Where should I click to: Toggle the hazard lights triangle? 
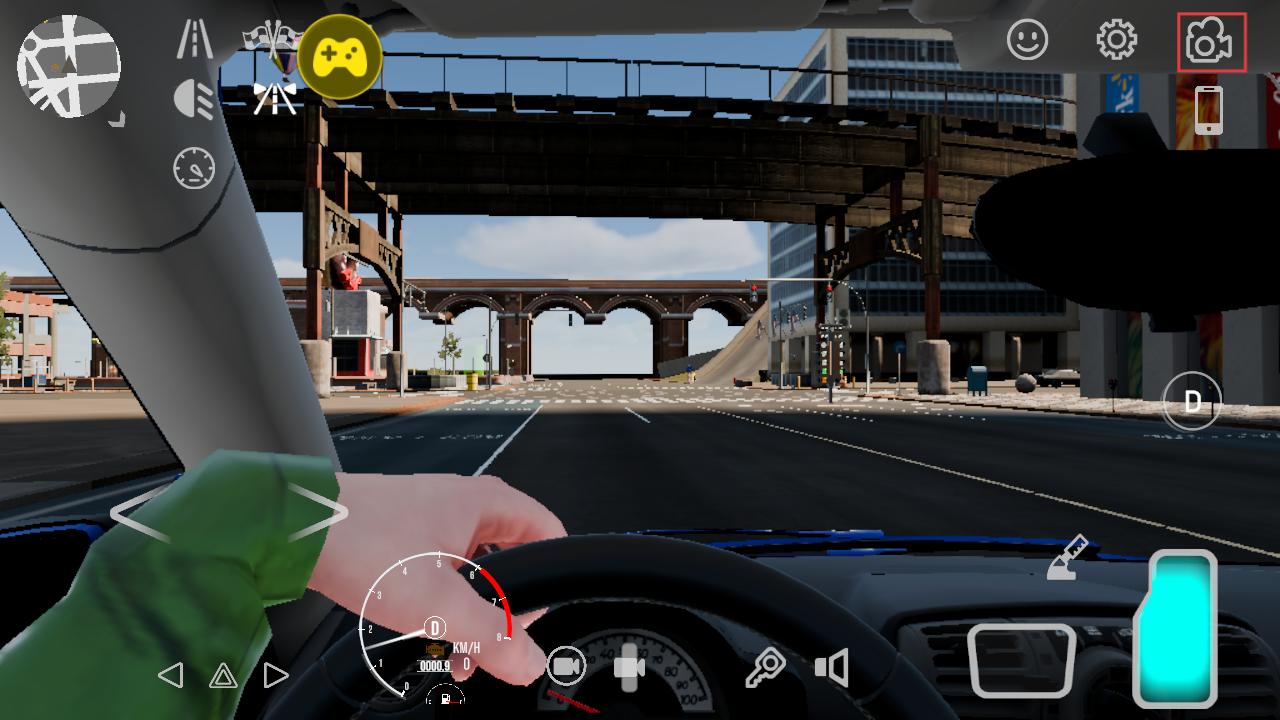click(223, 676)
